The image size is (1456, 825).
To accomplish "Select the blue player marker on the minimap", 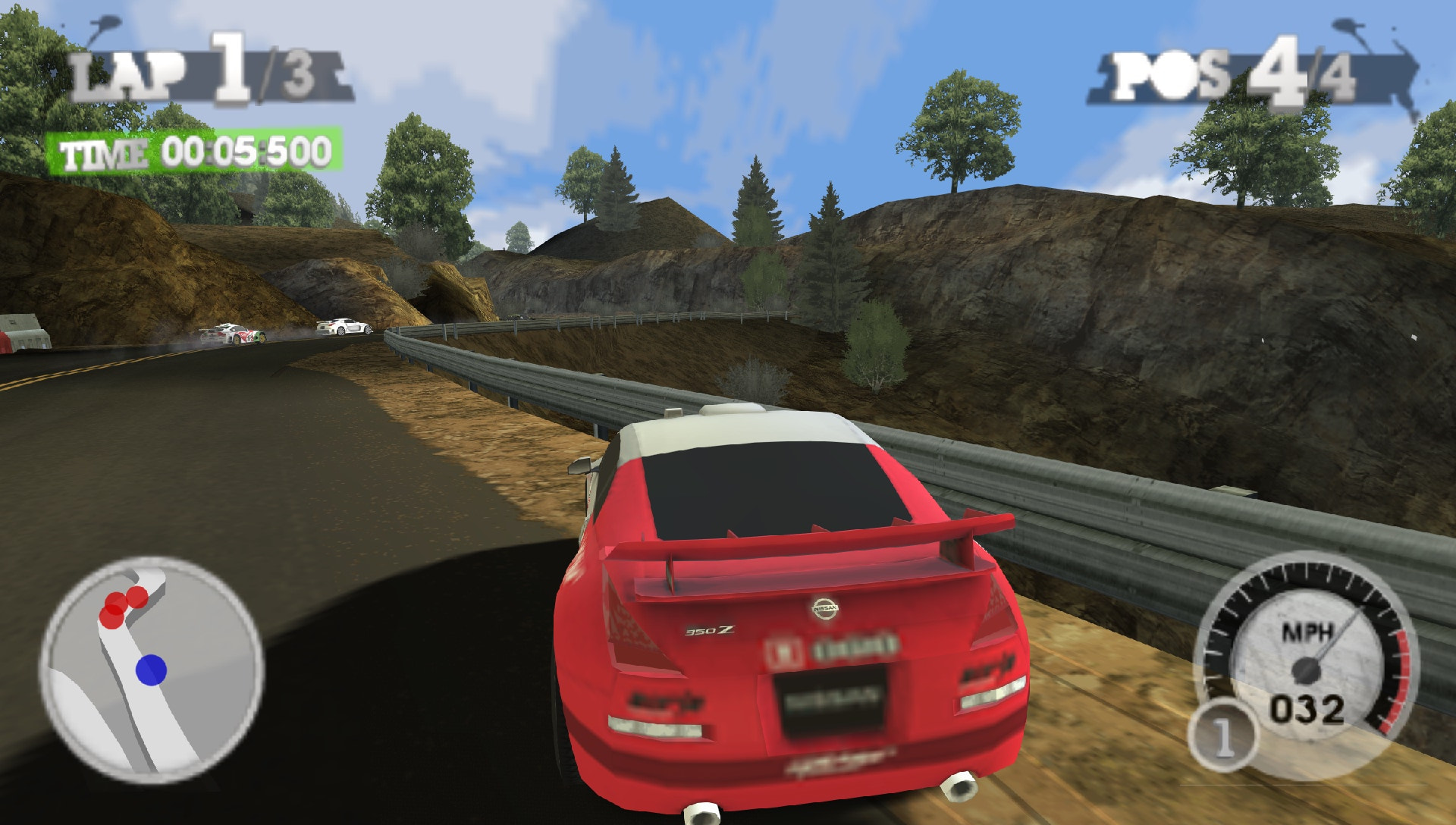I will tap(151, 670).
